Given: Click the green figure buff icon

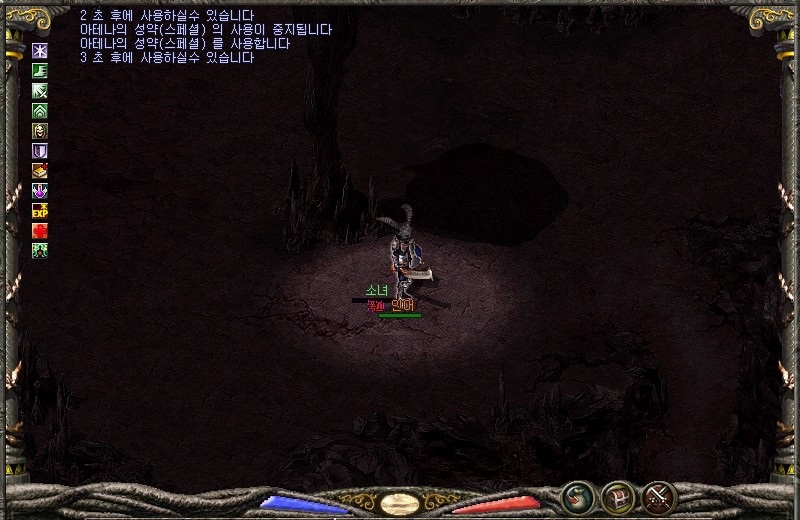Looking at the screenshot, I should [40, 250].
